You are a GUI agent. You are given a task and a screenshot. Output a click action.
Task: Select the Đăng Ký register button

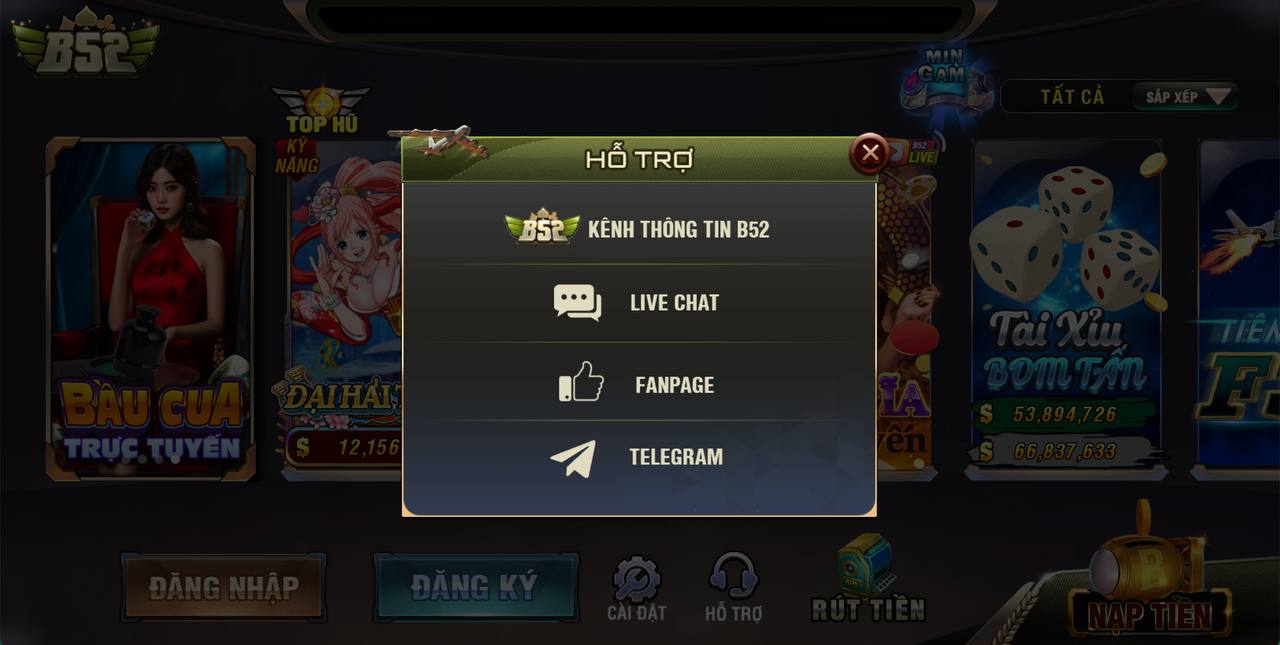point(475,587)
